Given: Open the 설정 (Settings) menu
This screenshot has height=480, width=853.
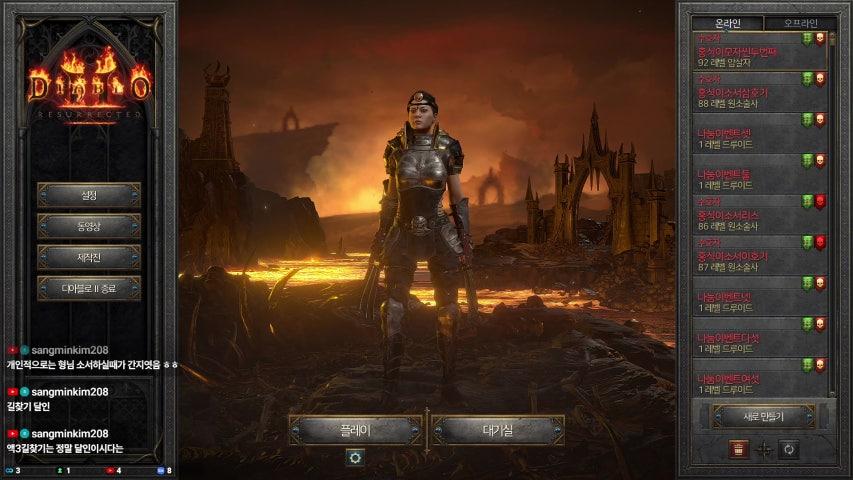Looking at the screenshot, I should (89, 194).
